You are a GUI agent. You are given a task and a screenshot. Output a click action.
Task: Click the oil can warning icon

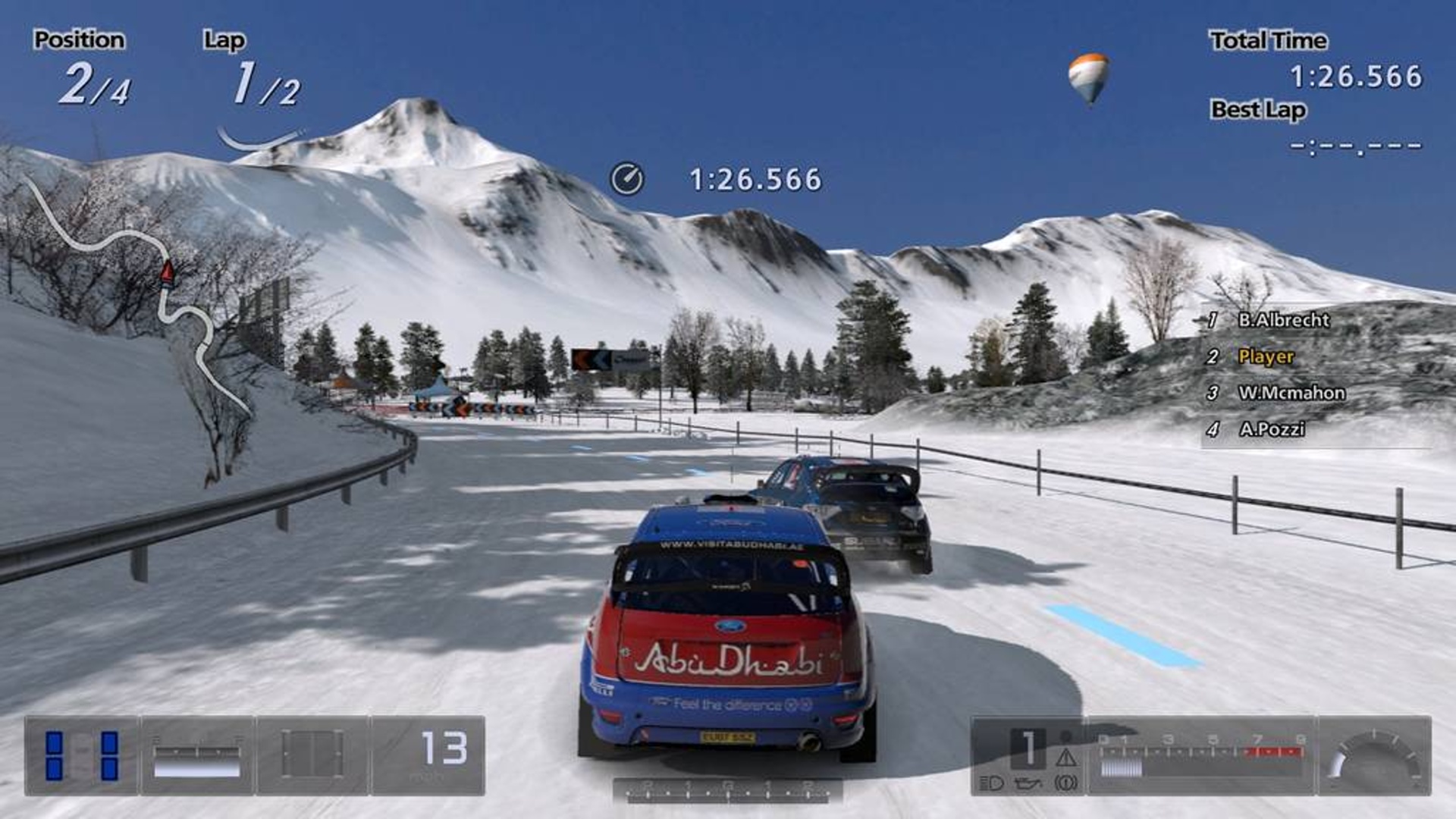[1028, 783]
